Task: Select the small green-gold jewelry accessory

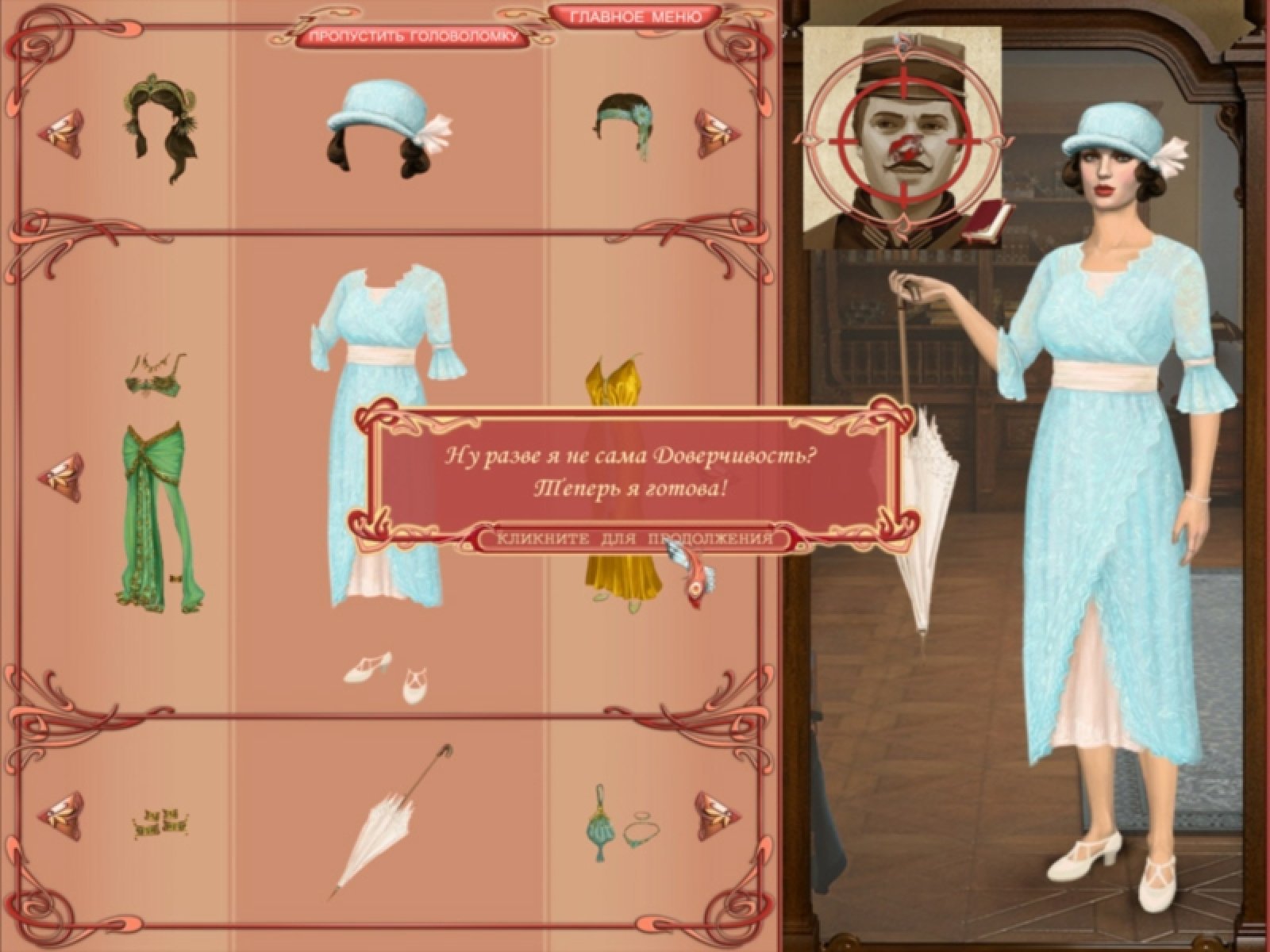Action: [163, 823]
